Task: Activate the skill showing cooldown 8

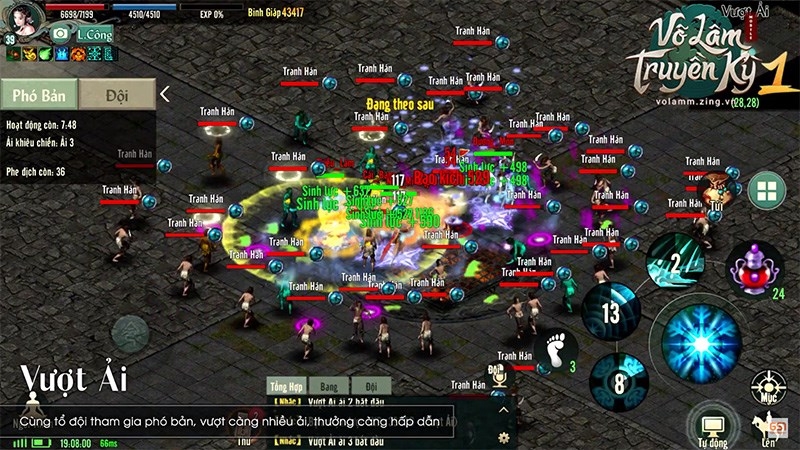Action: pyautogui.click(x=619, y=381)
